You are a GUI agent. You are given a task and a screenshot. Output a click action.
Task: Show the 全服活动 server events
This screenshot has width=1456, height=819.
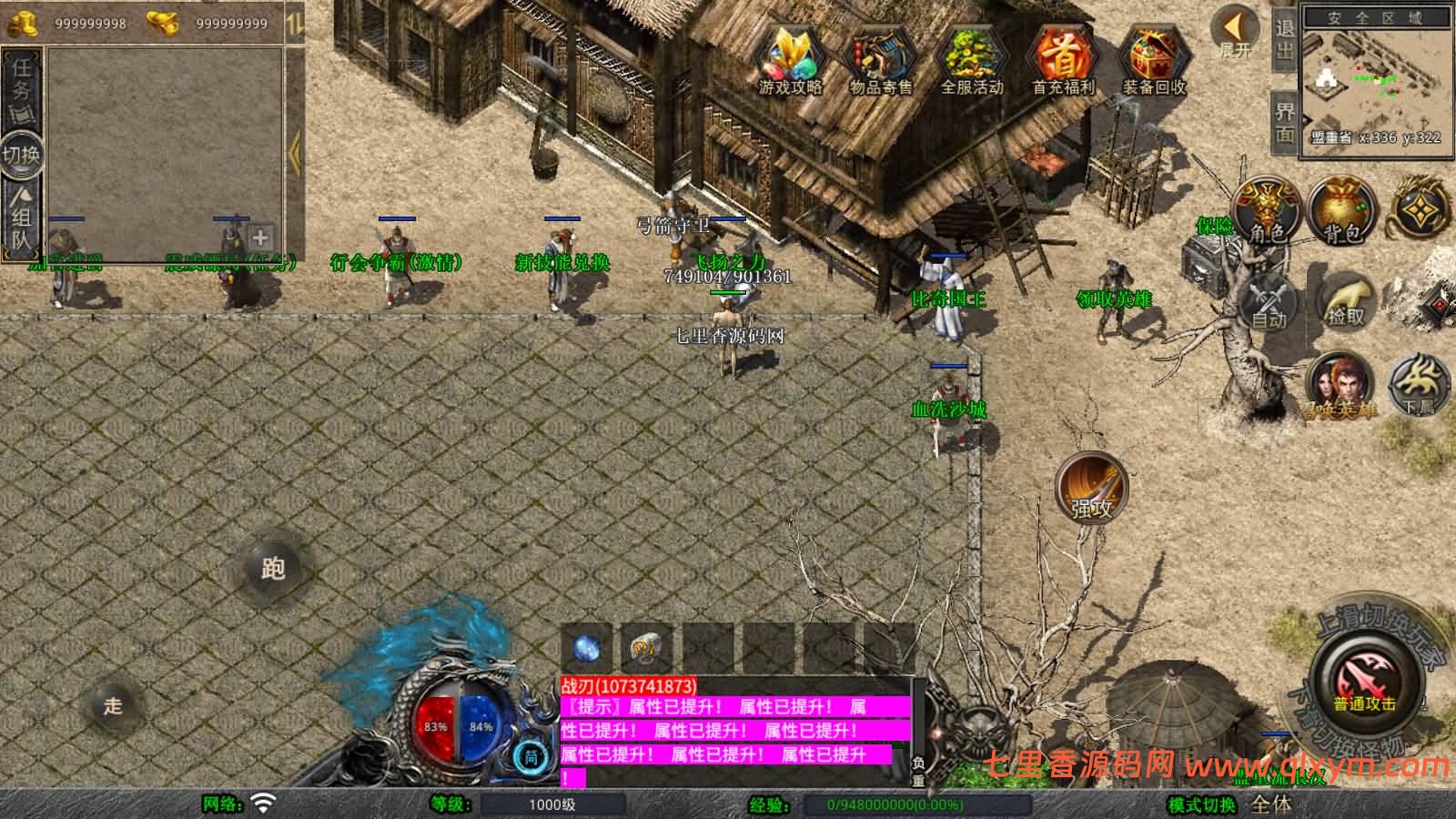971,59
